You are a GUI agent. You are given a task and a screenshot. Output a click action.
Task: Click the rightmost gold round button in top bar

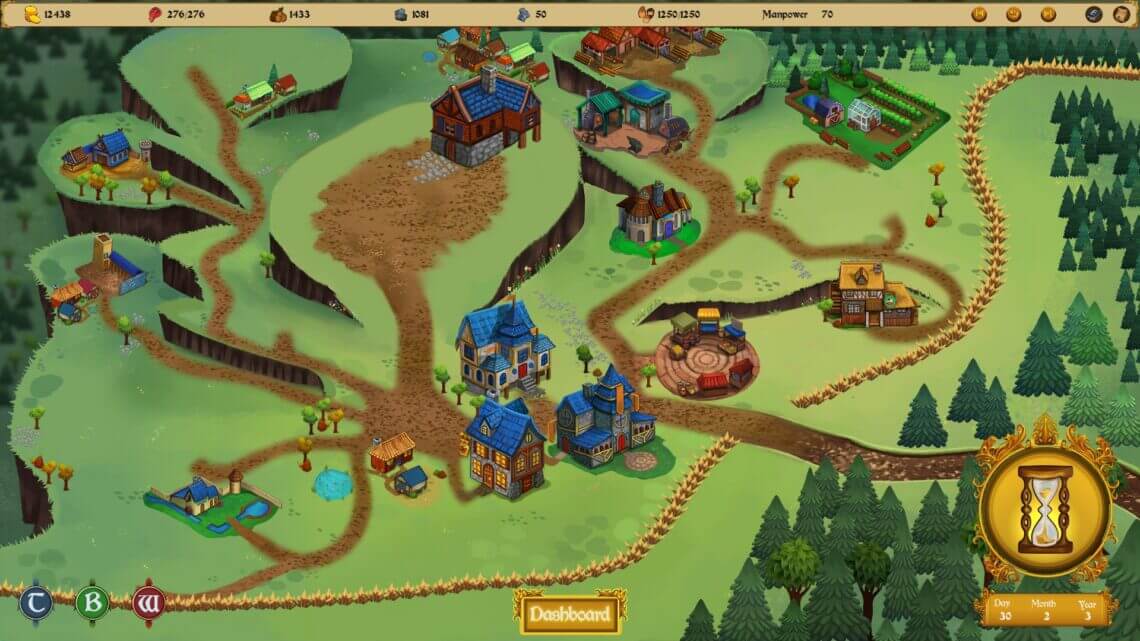(x=1048, y=14)
